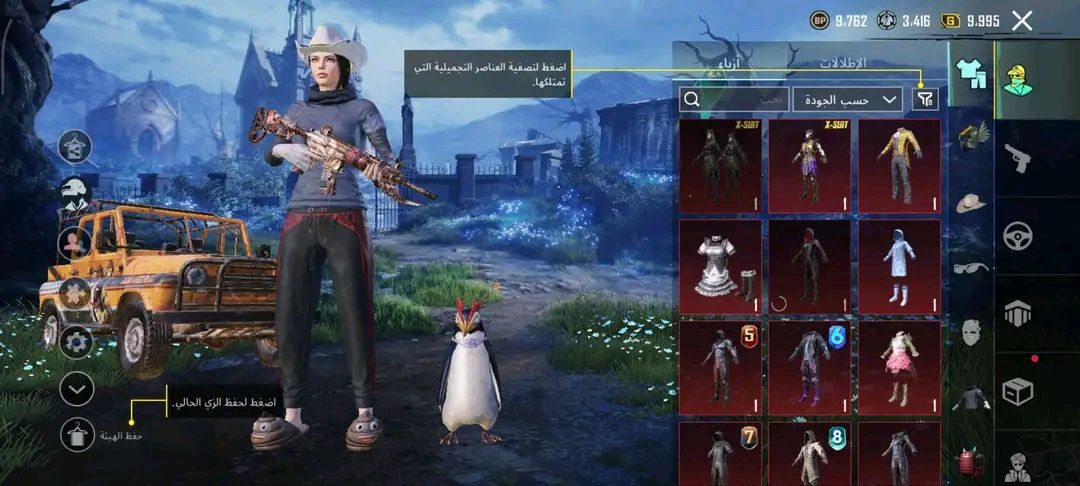Open the sort-by-quality dropdown
Screen dimensions: 1080x486
point(847,99)
